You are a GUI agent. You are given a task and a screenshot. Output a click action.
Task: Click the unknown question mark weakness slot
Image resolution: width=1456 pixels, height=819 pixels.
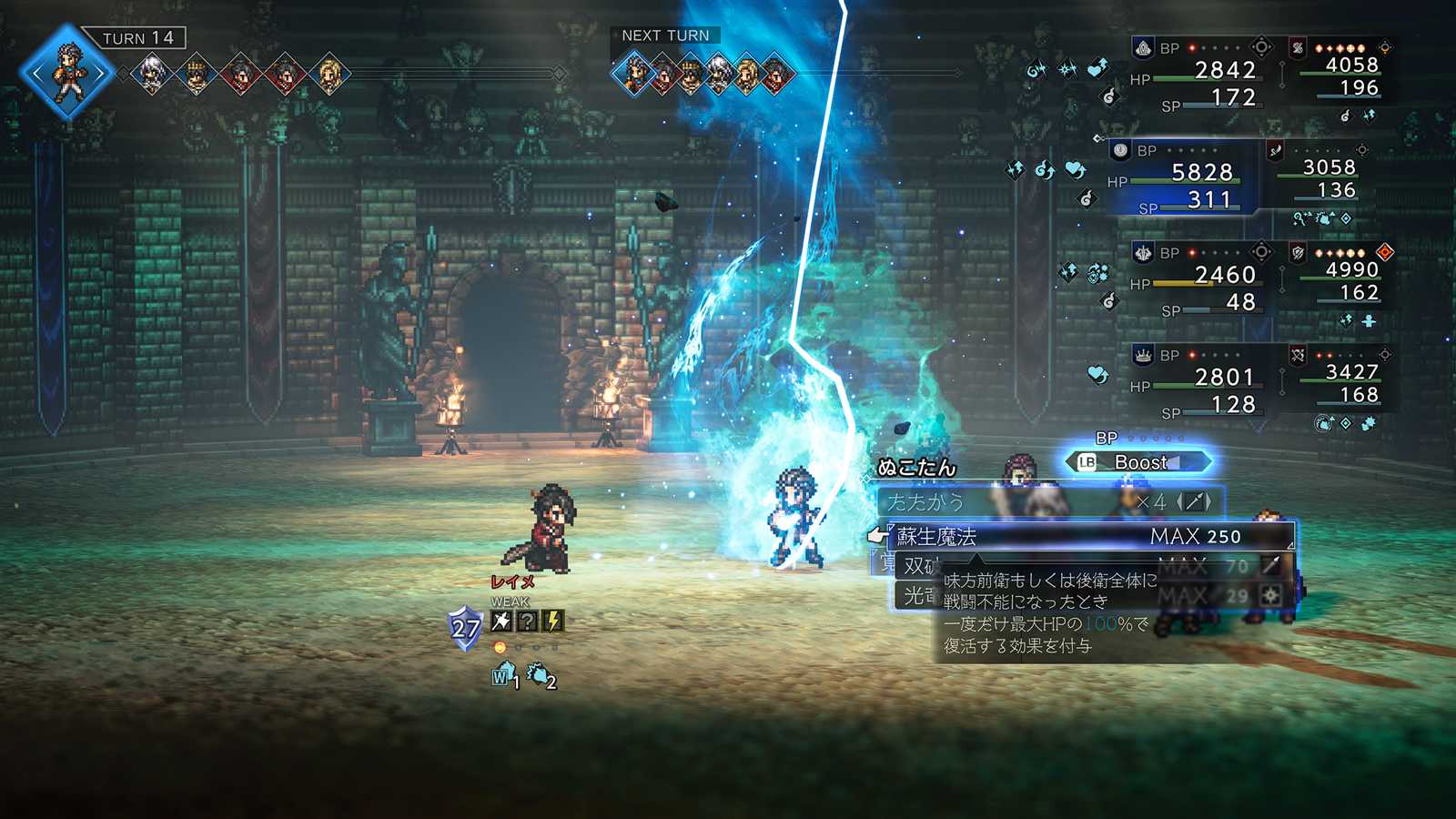click(x=527, y=622)
